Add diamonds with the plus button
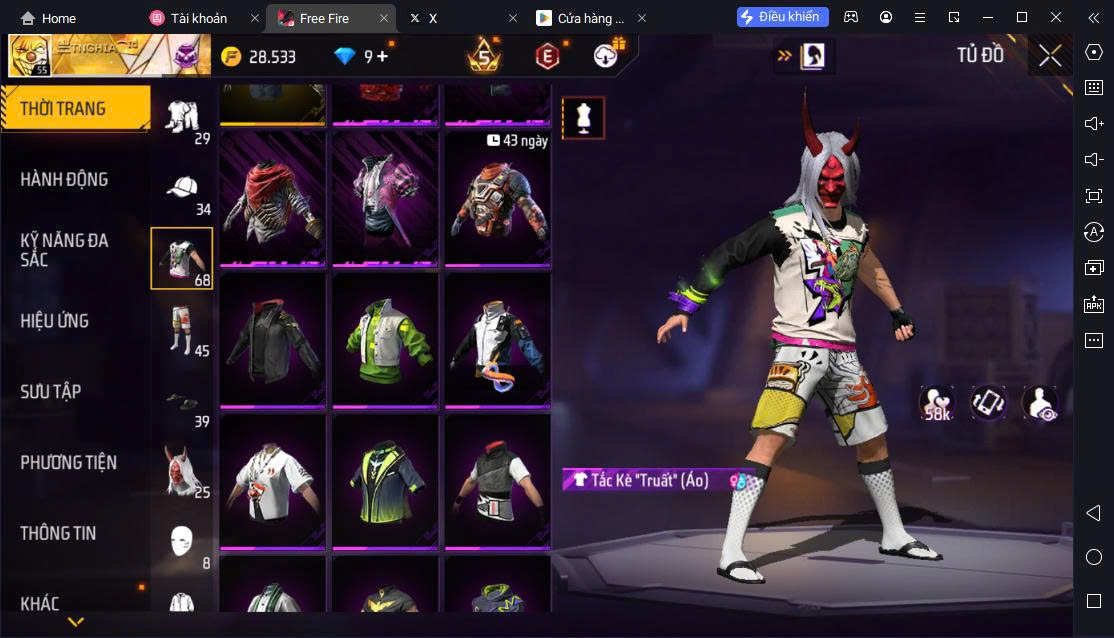Viewport: 1114px width, 638px height. [x=382, y=57]
